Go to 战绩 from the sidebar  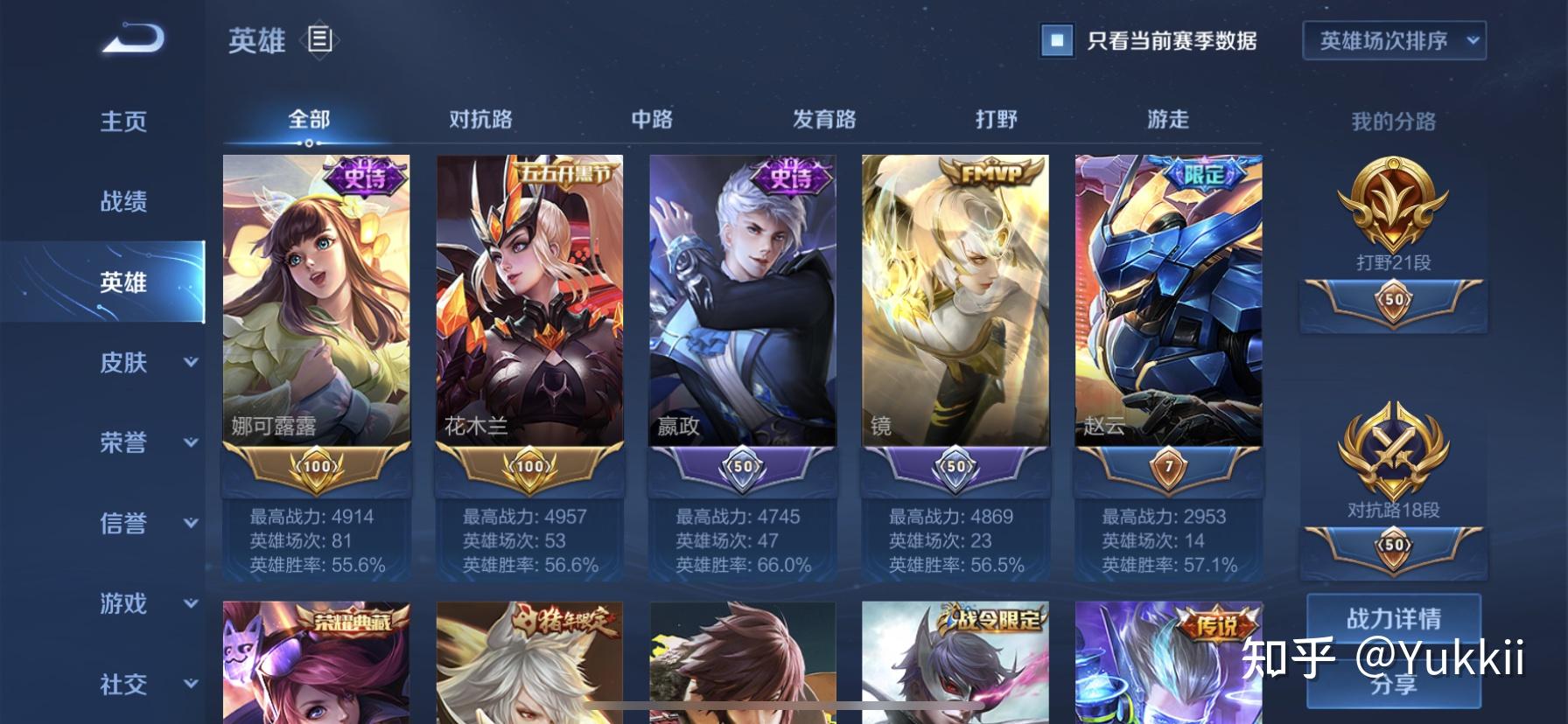click(124, 201)
